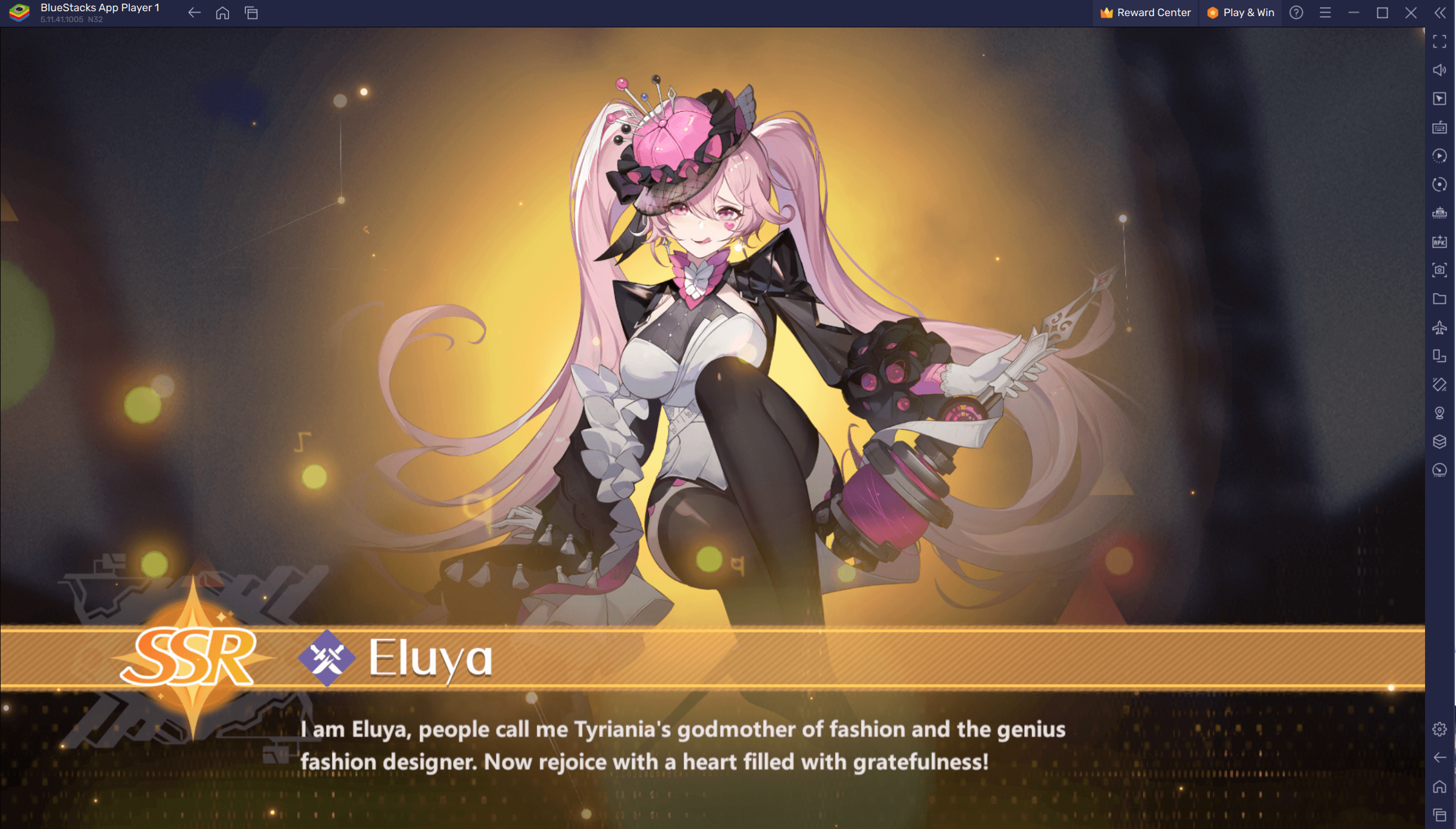
Task: Mute audio with the speaker icon
Action: (x=1441, y=69)
